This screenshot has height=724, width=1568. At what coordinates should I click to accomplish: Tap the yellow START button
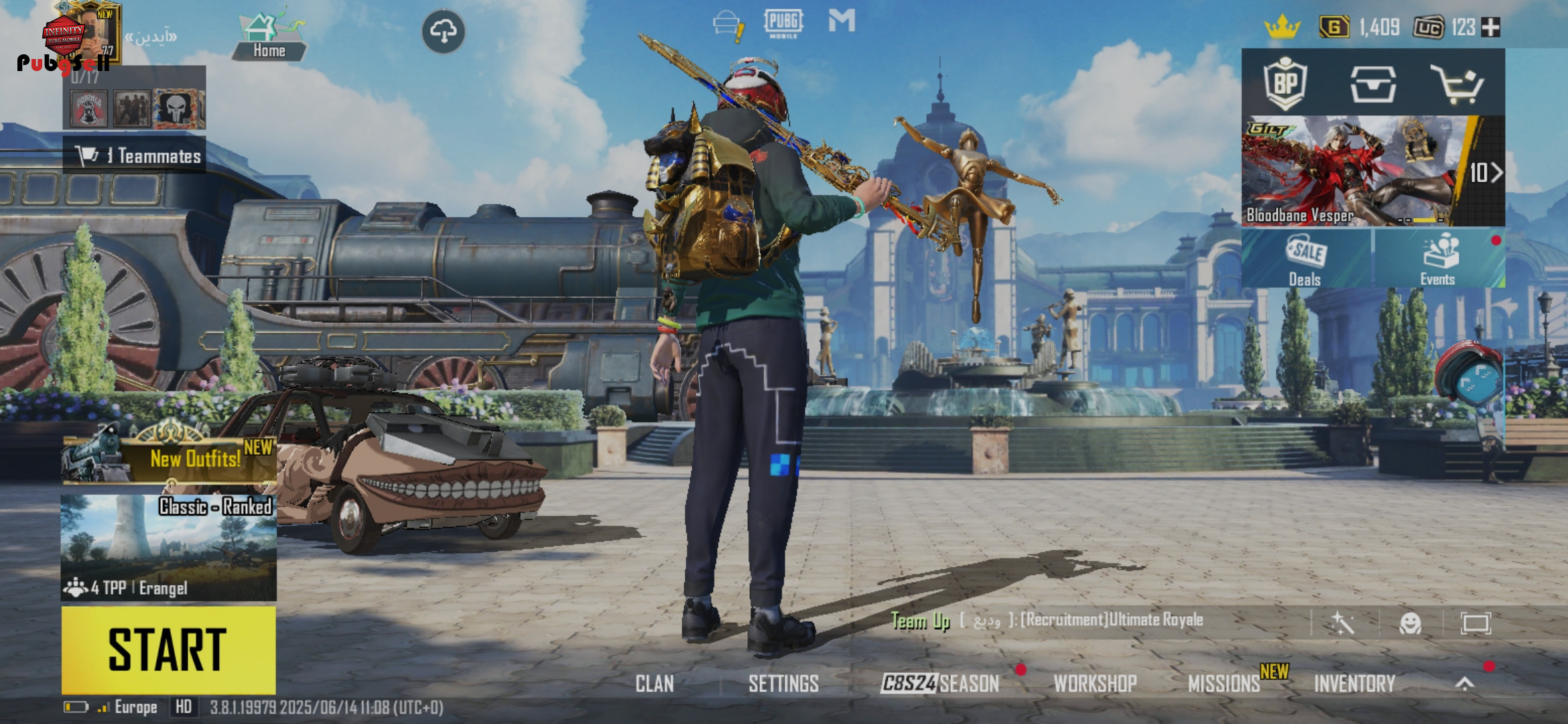168,649
